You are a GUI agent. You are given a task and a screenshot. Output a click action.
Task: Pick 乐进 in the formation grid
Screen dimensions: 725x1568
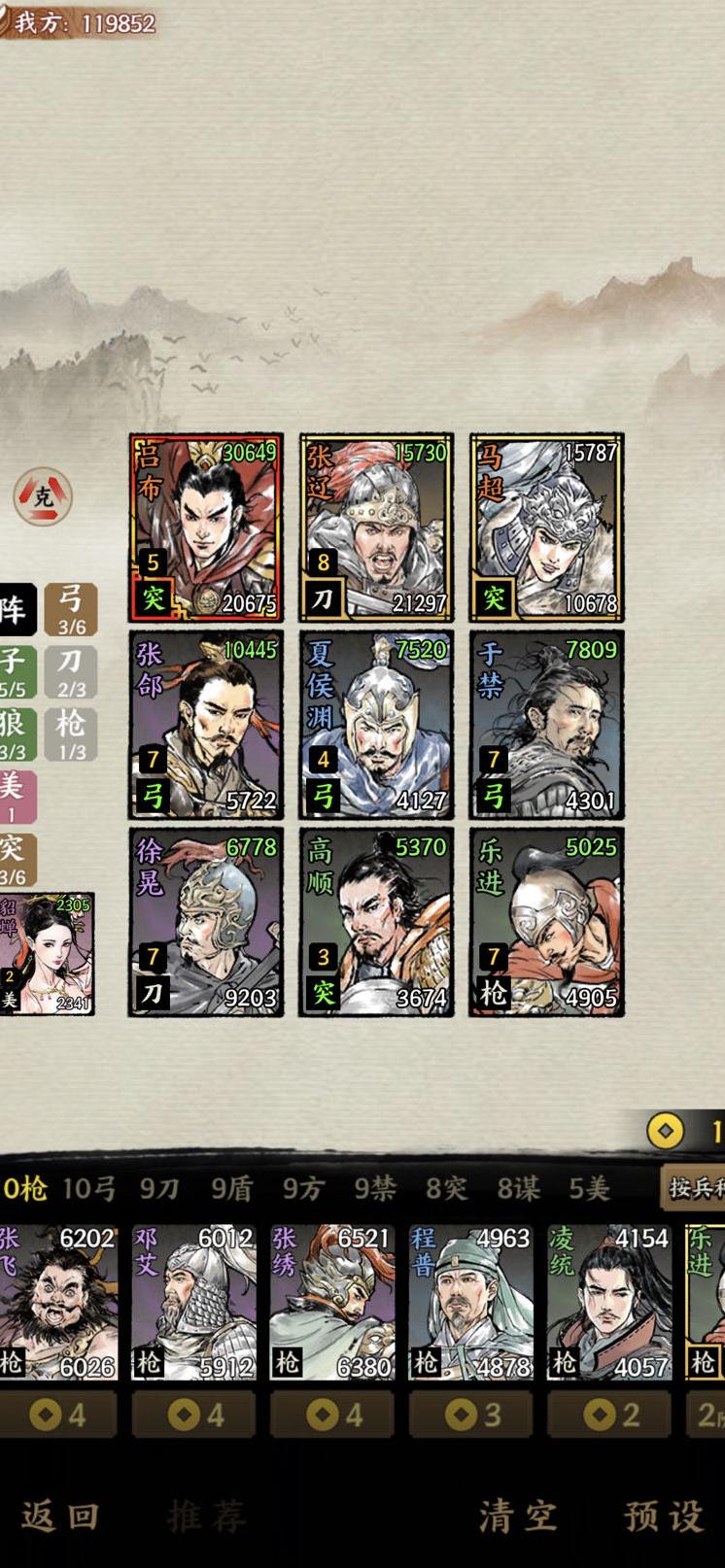(546, 922)
